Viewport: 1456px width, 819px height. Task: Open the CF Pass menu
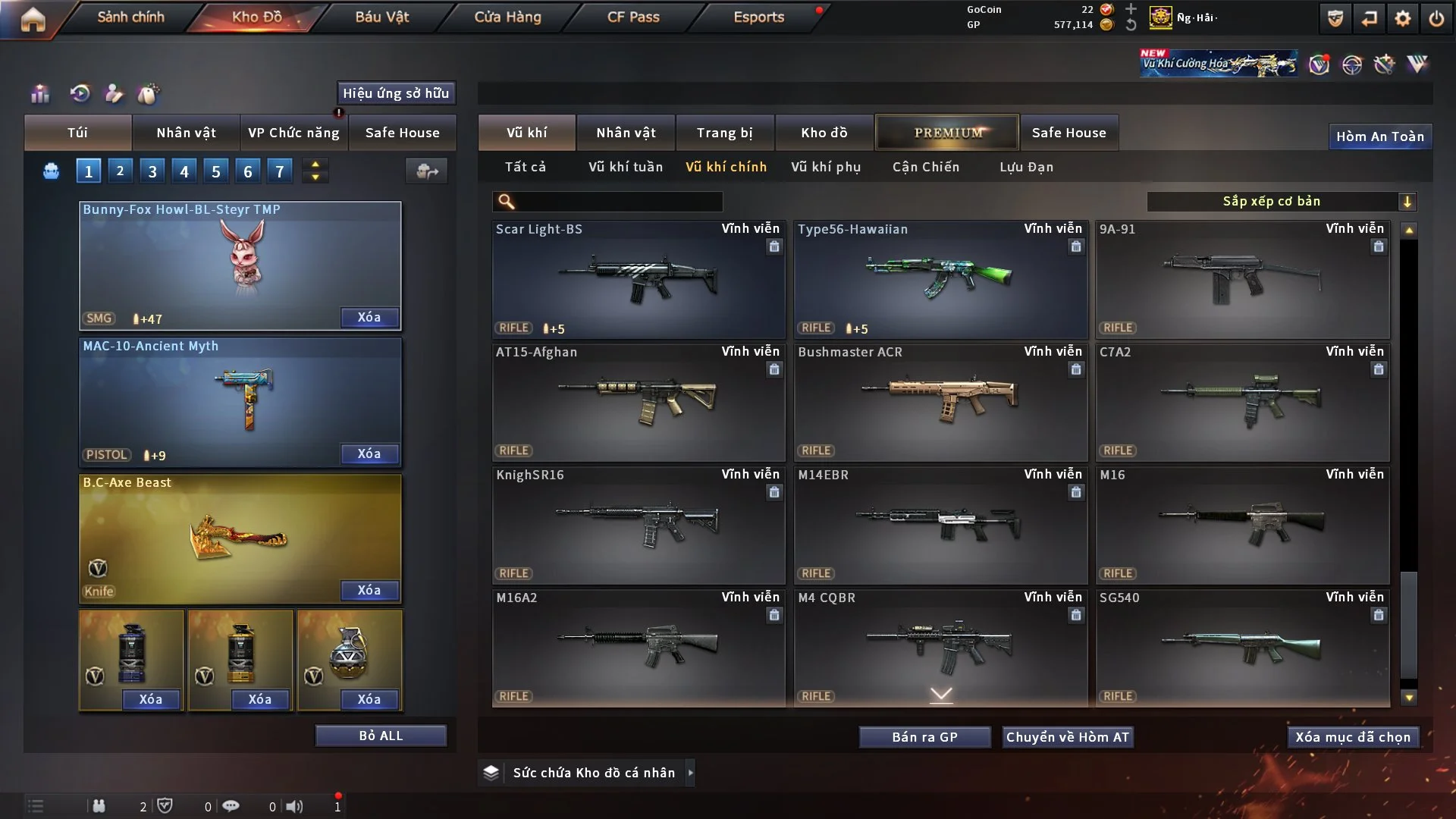point(633,17)
